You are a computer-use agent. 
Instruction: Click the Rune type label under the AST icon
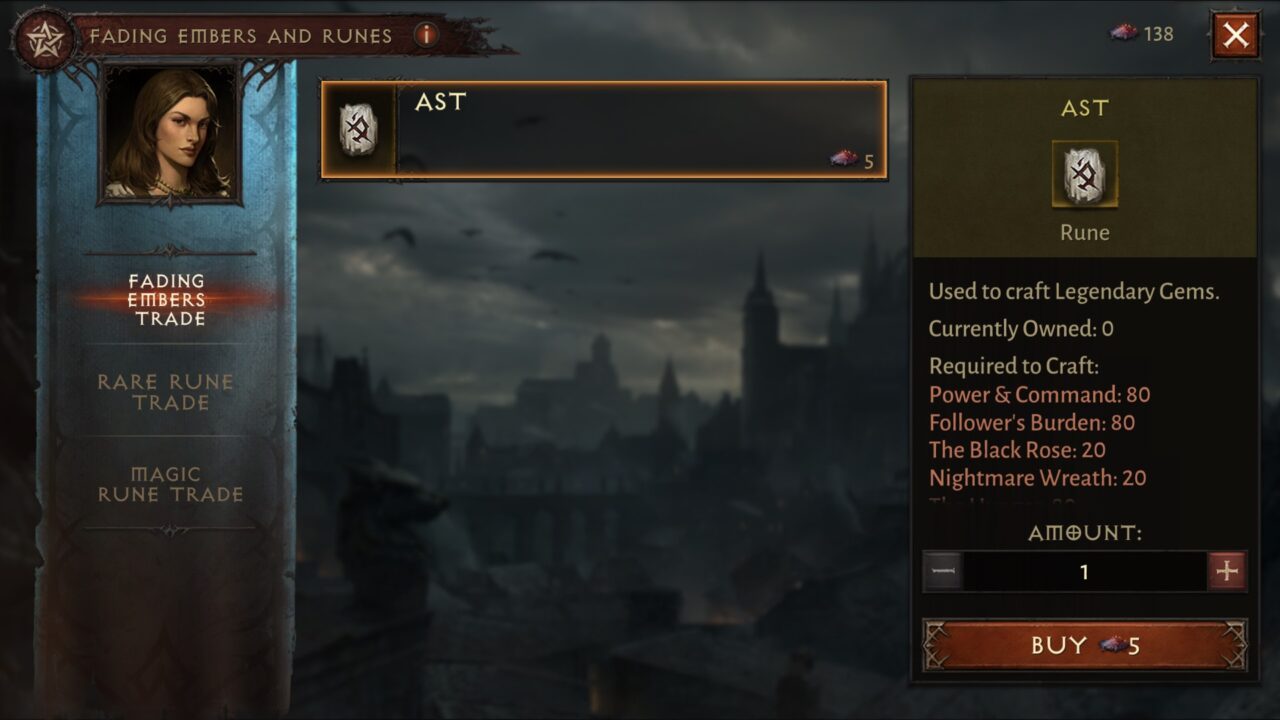[1084, 232]
